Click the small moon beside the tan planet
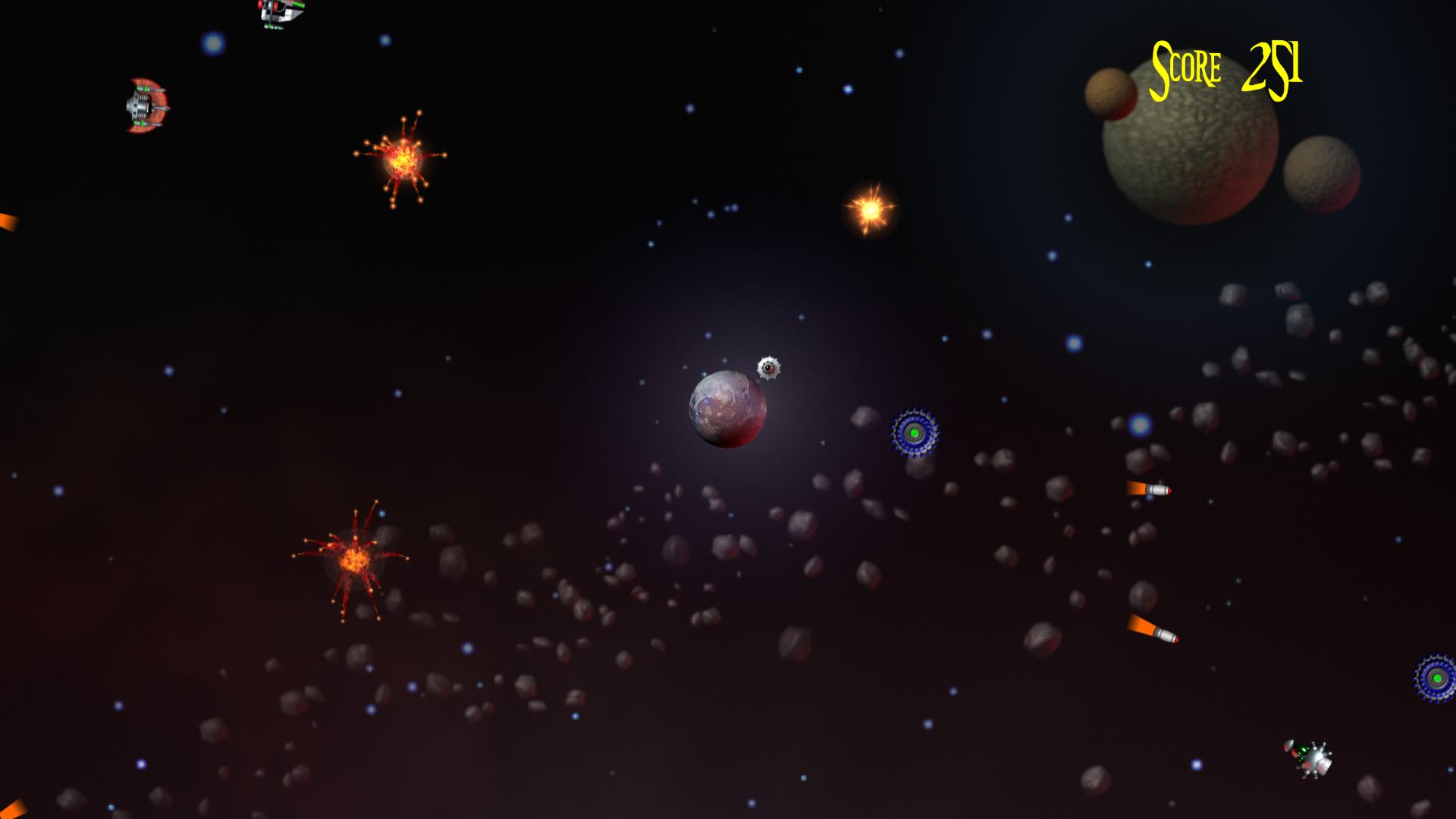The width and height of the screenshot is (1456, 819). coord(1109,93)
